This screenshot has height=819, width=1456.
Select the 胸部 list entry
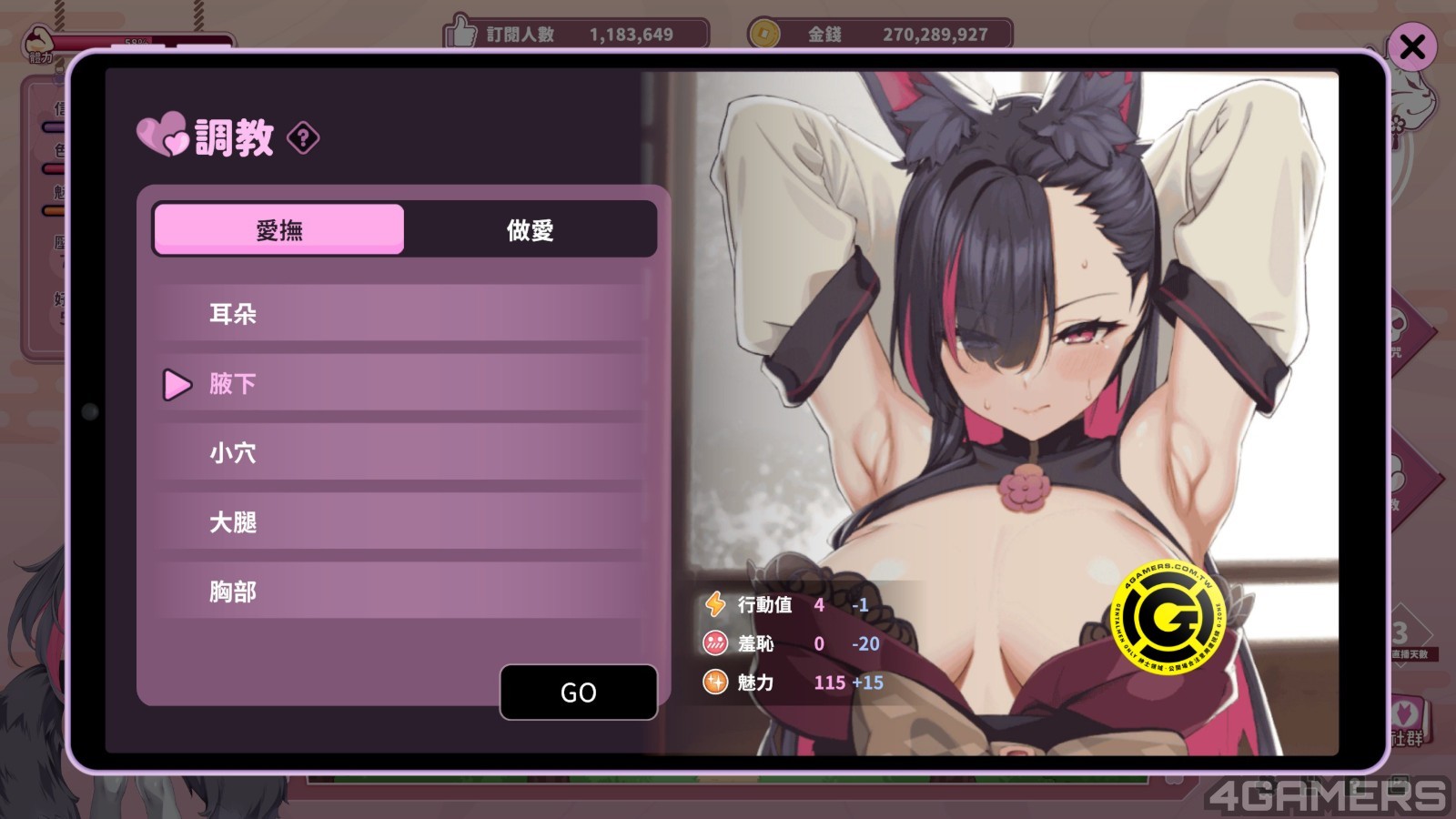(400, 591)
